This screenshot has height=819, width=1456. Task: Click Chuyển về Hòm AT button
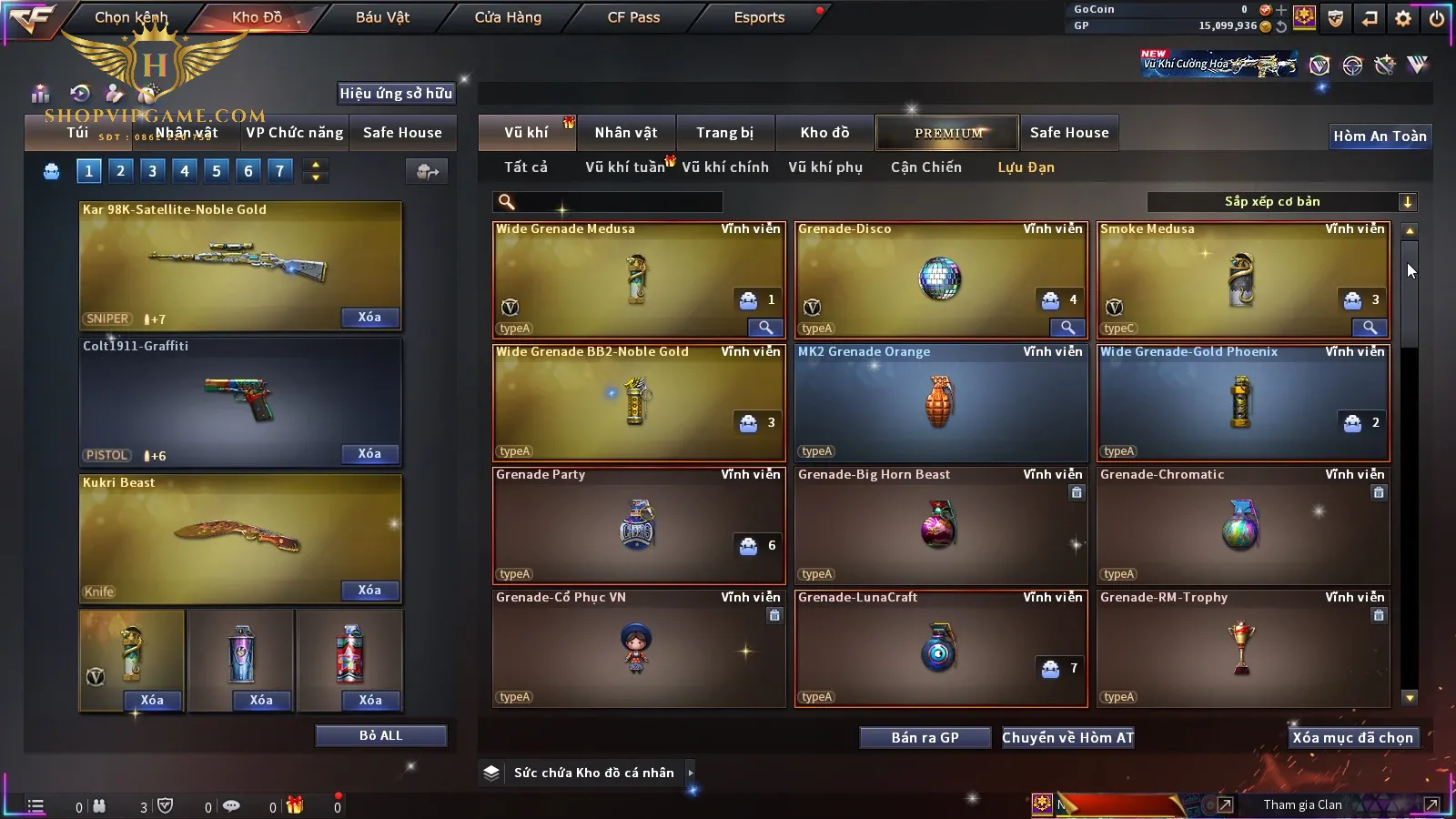click(x=1067, y=738)
